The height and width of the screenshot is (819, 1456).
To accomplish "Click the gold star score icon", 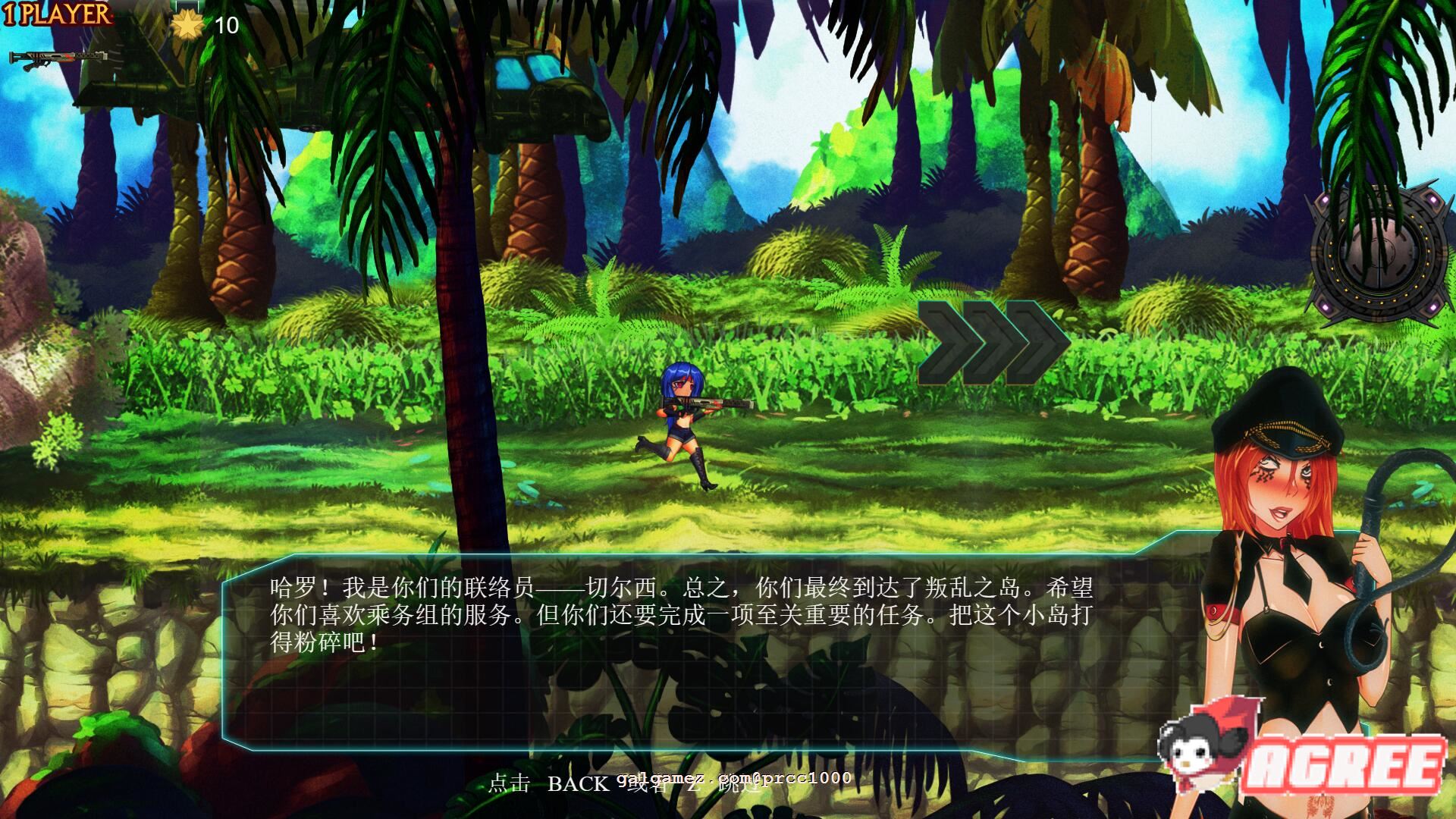I will point(186,27).
